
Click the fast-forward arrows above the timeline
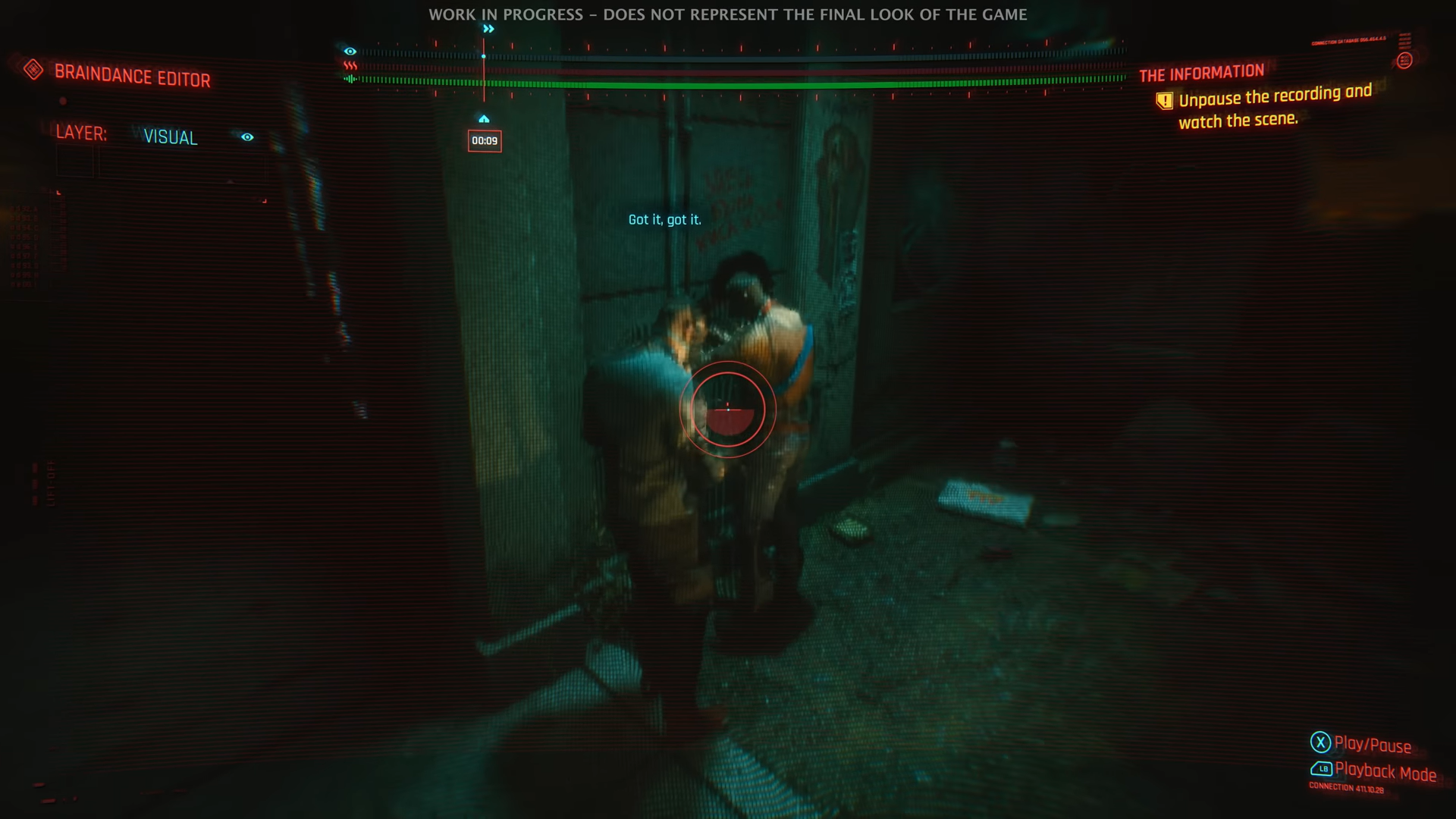point(488,29)
